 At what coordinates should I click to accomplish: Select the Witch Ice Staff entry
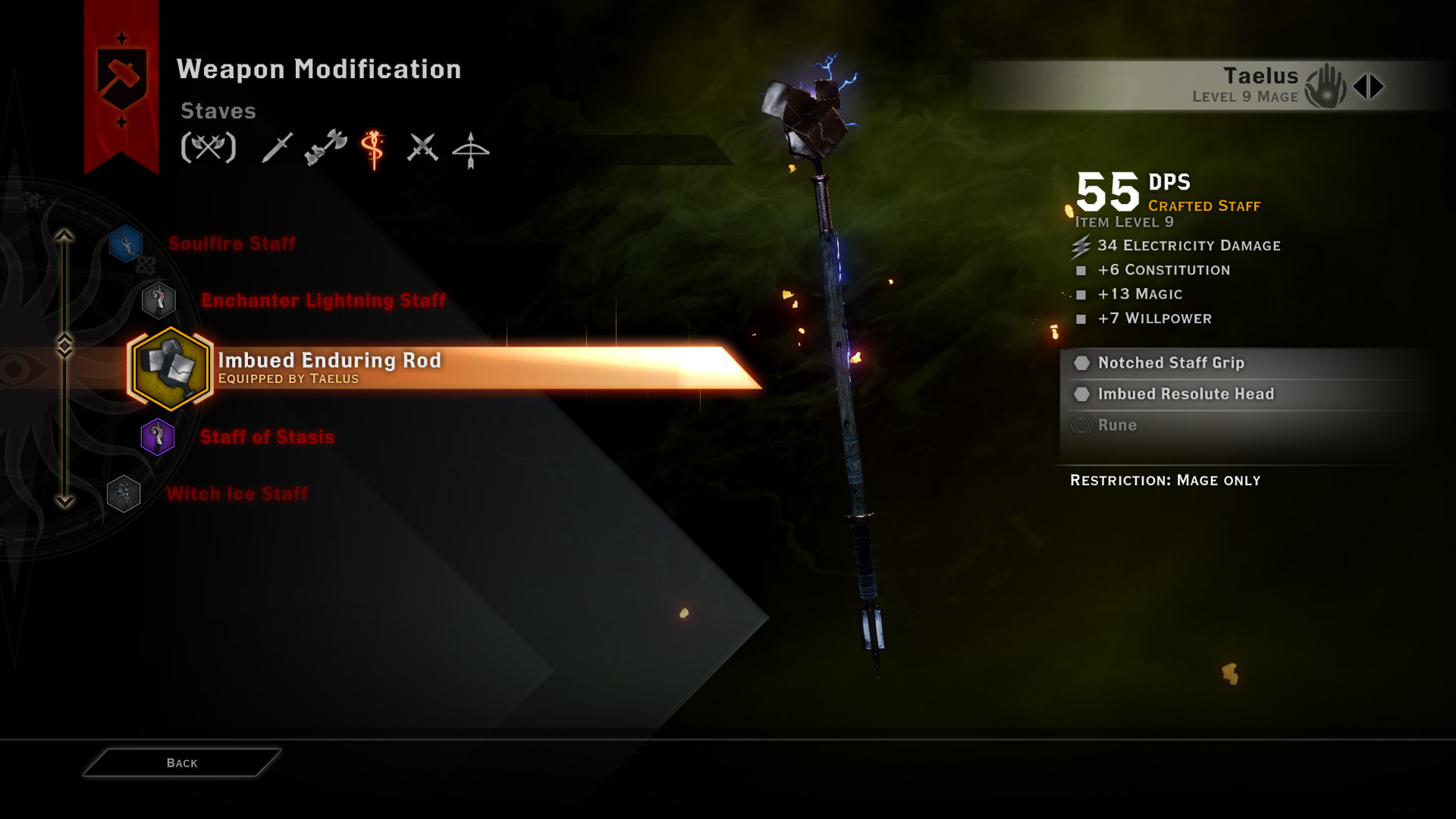click(237, 494)
